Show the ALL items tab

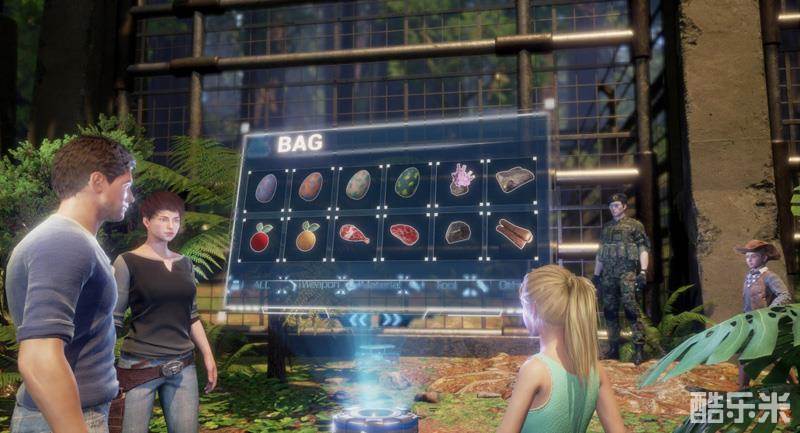pyautogui.click(x=259, y=286)
